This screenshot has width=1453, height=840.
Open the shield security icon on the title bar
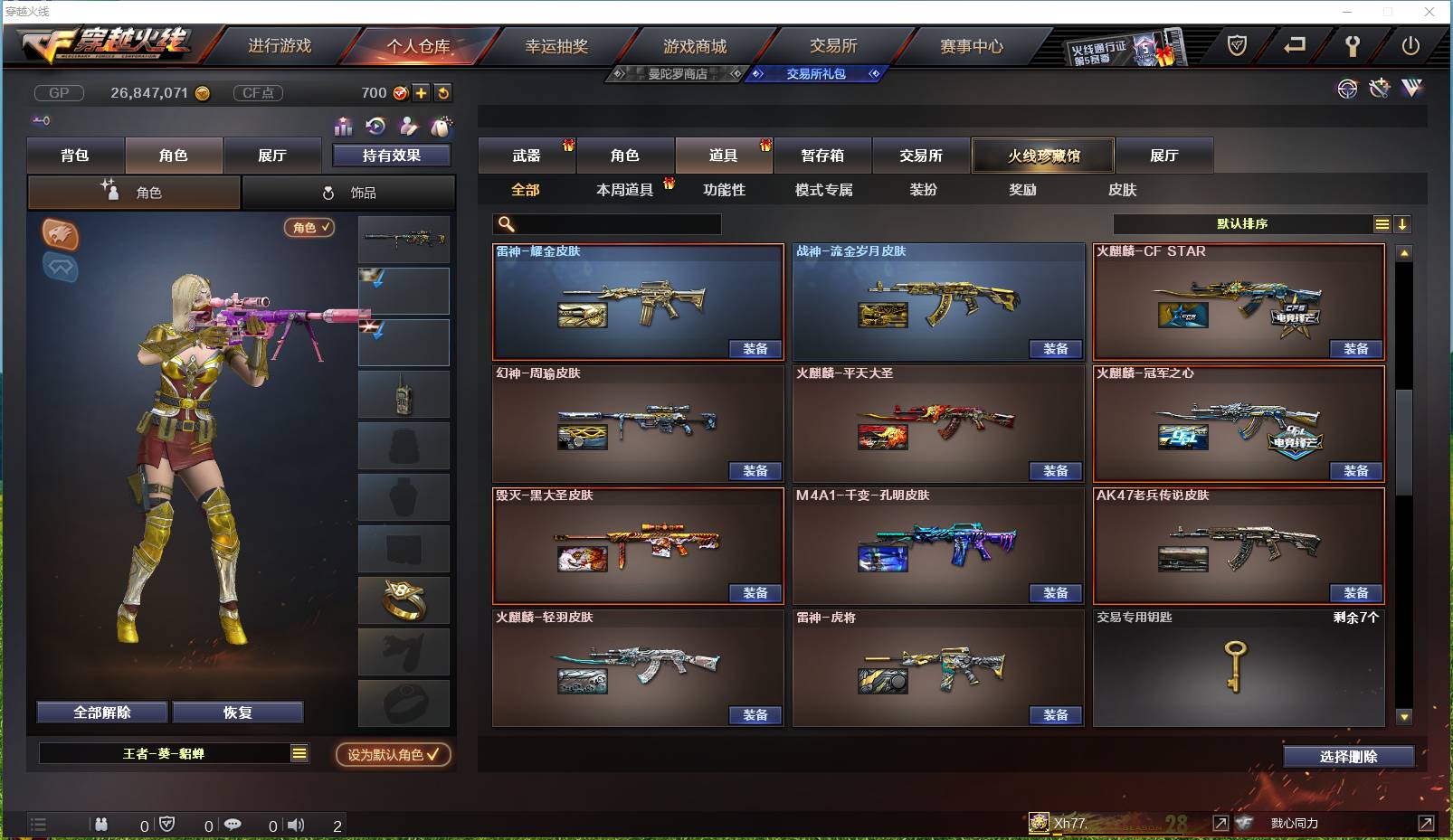tap(1236, 45)
